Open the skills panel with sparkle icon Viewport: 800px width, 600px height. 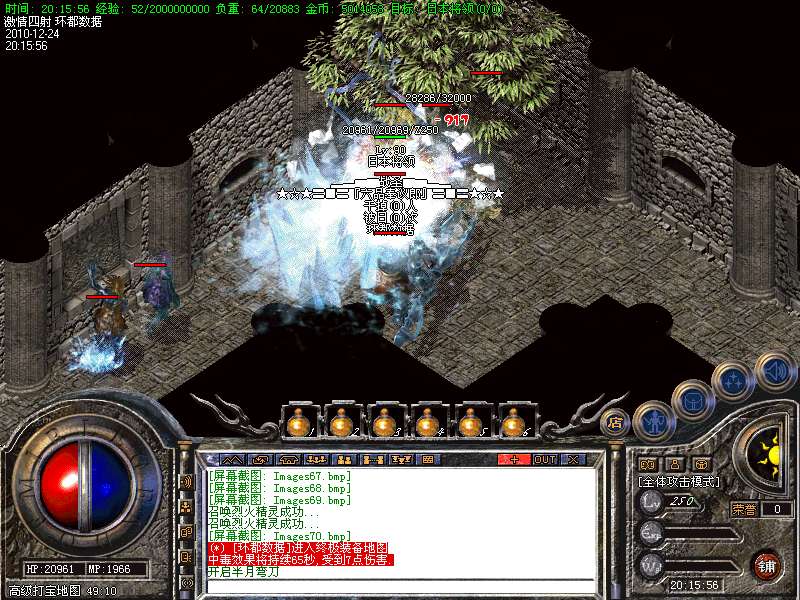pos(733,381)
